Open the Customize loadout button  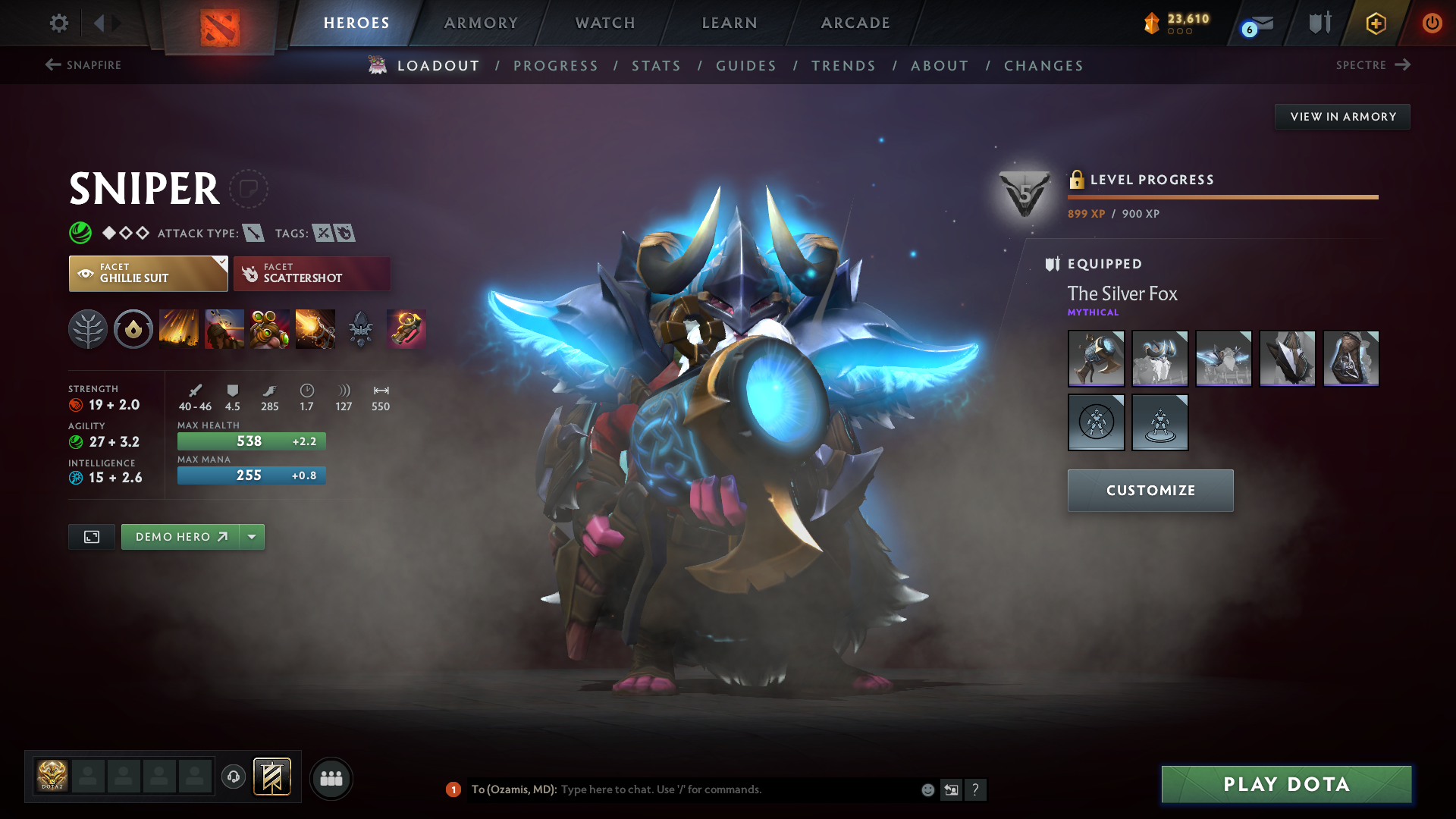1150,491
